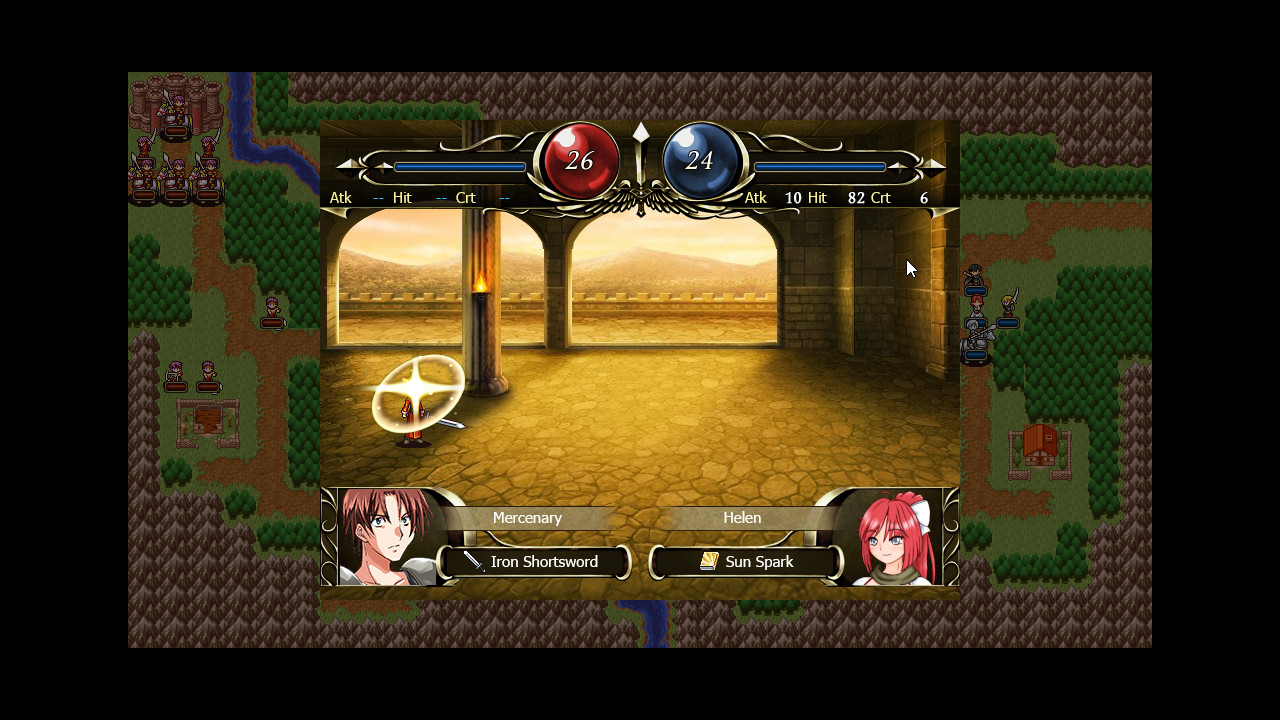The width and height of the screenshot is (1280, 720).
Task: Click the blue HP orb showing 24
Action: [x=699, y=158]
